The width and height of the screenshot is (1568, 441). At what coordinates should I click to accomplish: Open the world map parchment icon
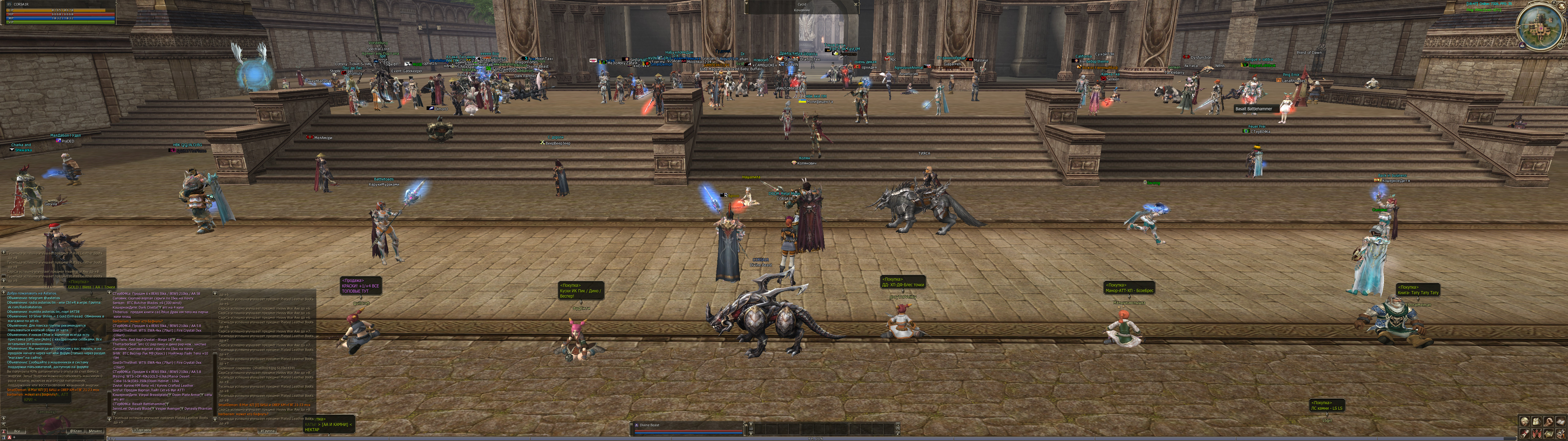click(1548, 433)
